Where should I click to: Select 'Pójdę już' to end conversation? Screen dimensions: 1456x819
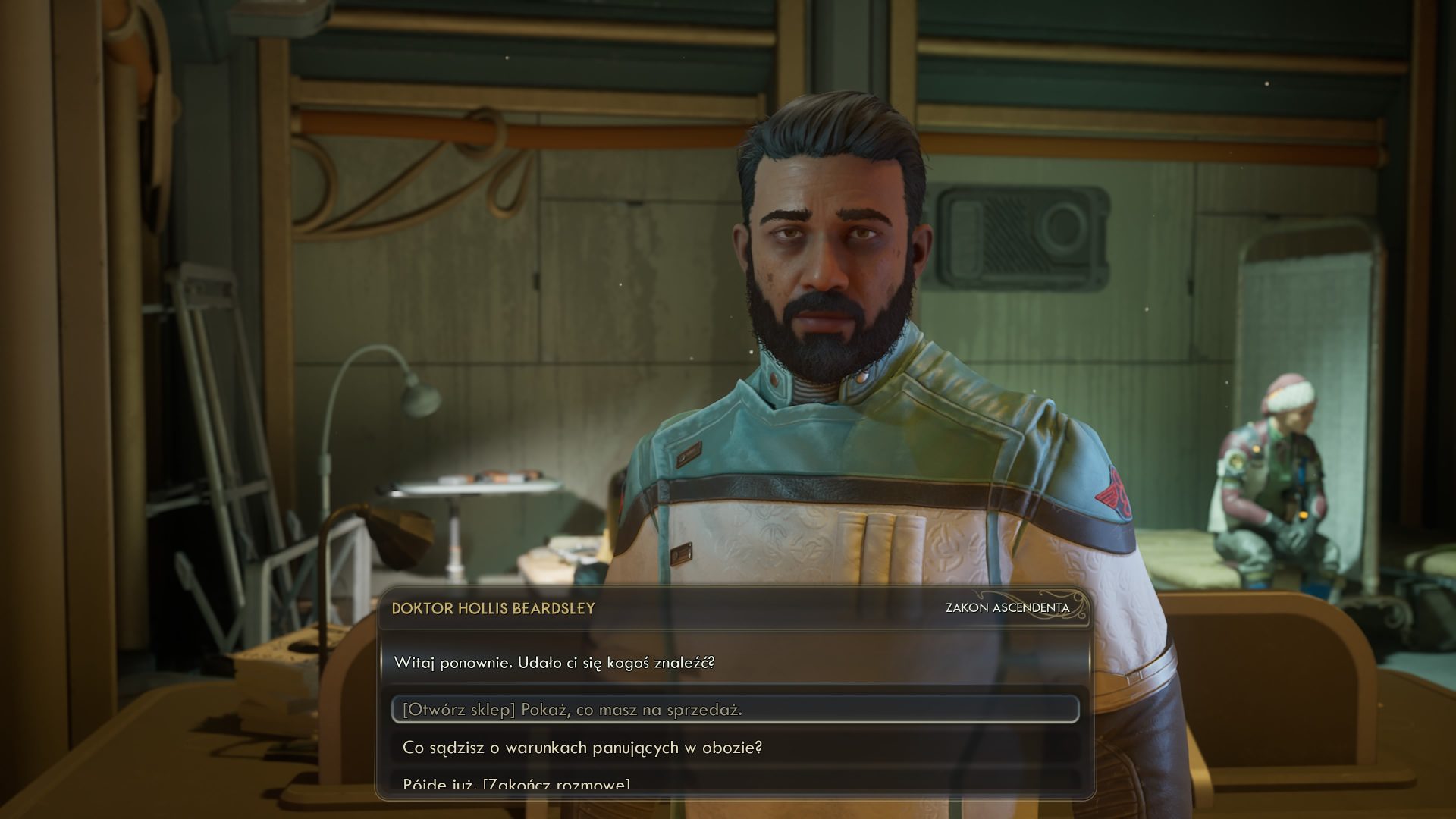click(x=516, y=783)
